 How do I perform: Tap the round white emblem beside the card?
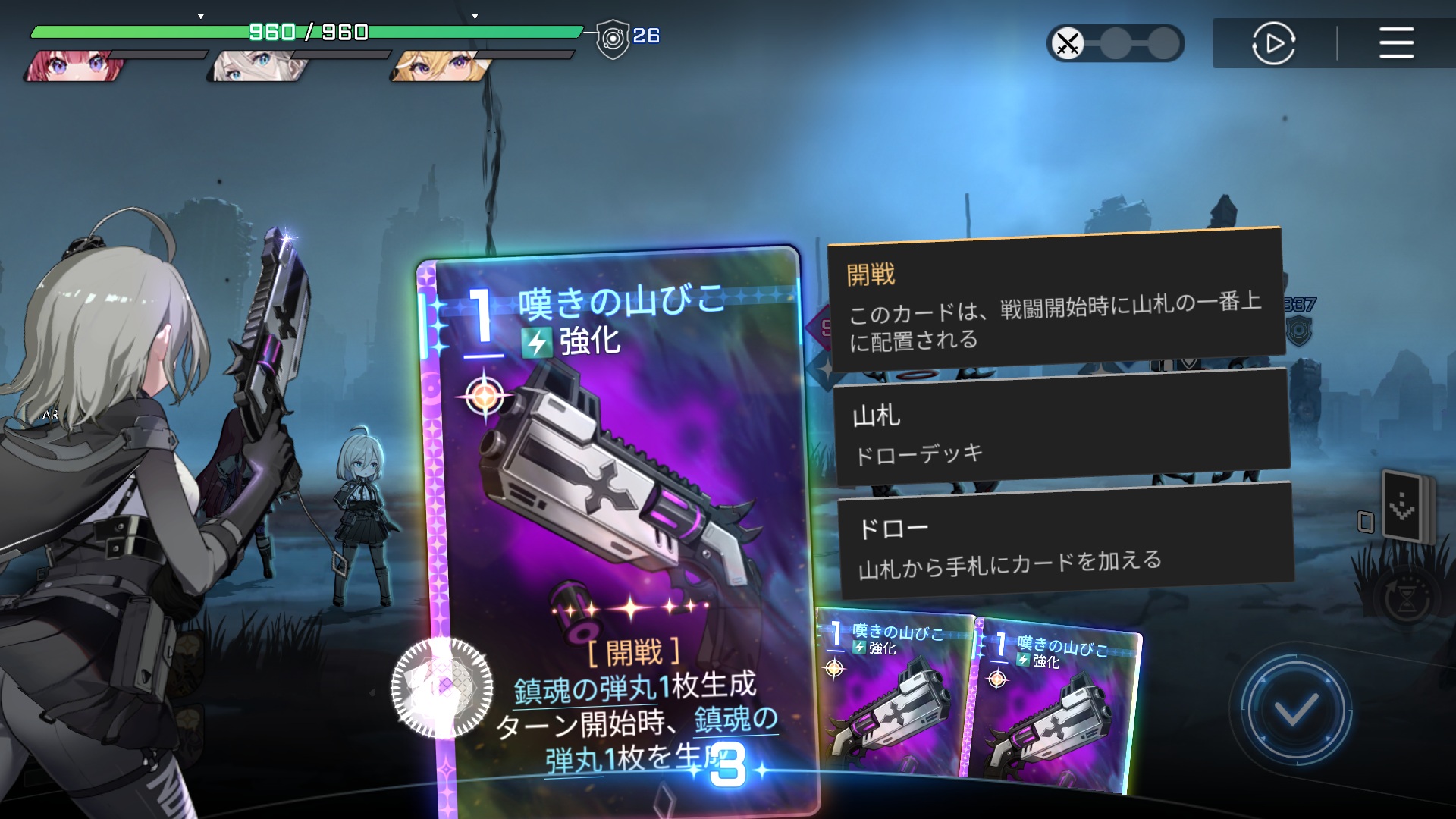coord(441,688)
